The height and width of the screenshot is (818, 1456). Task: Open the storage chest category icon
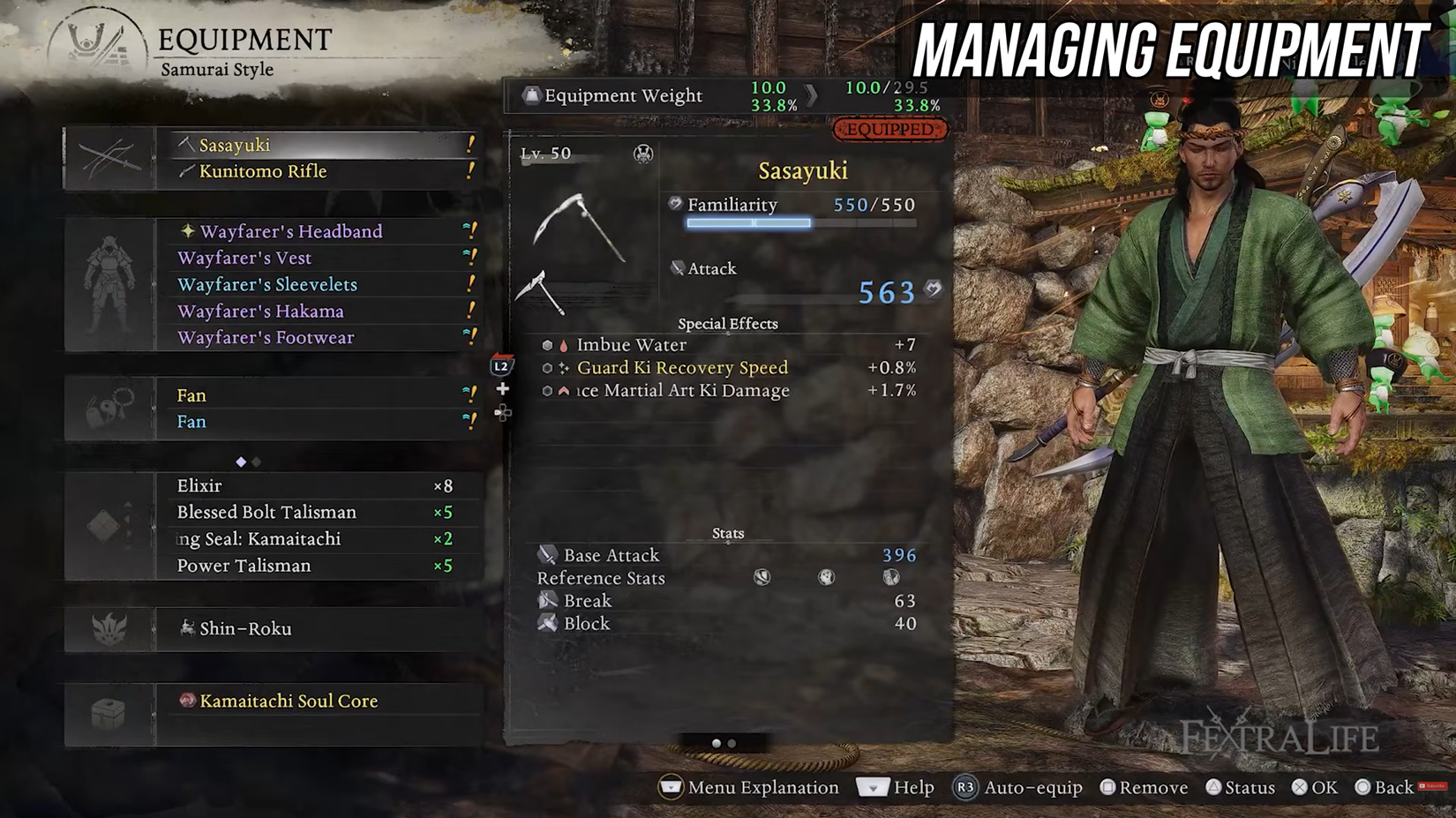point(108,713)
